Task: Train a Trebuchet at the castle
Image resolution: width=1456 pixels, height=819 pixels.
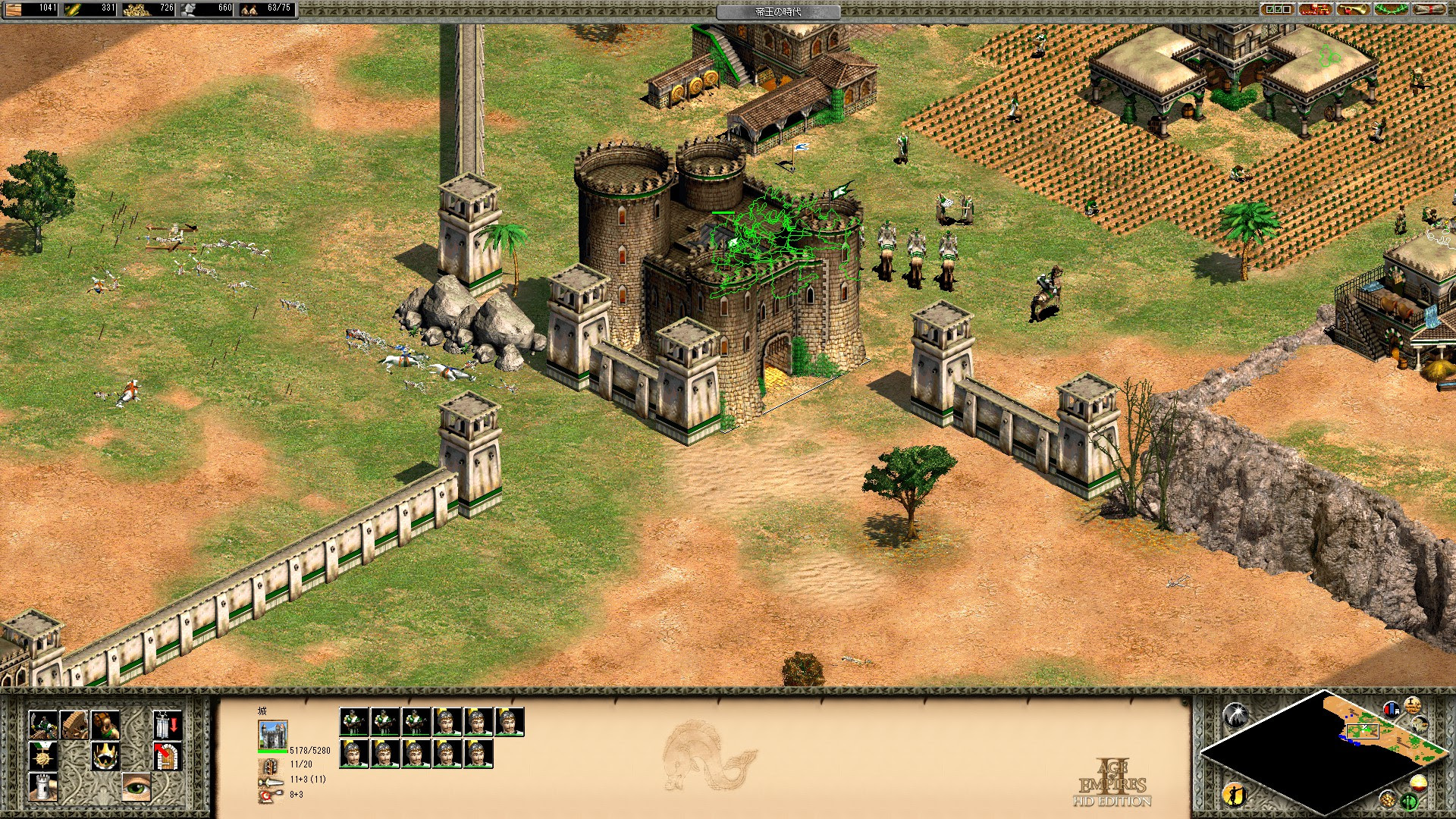Action: pos(74,725)
